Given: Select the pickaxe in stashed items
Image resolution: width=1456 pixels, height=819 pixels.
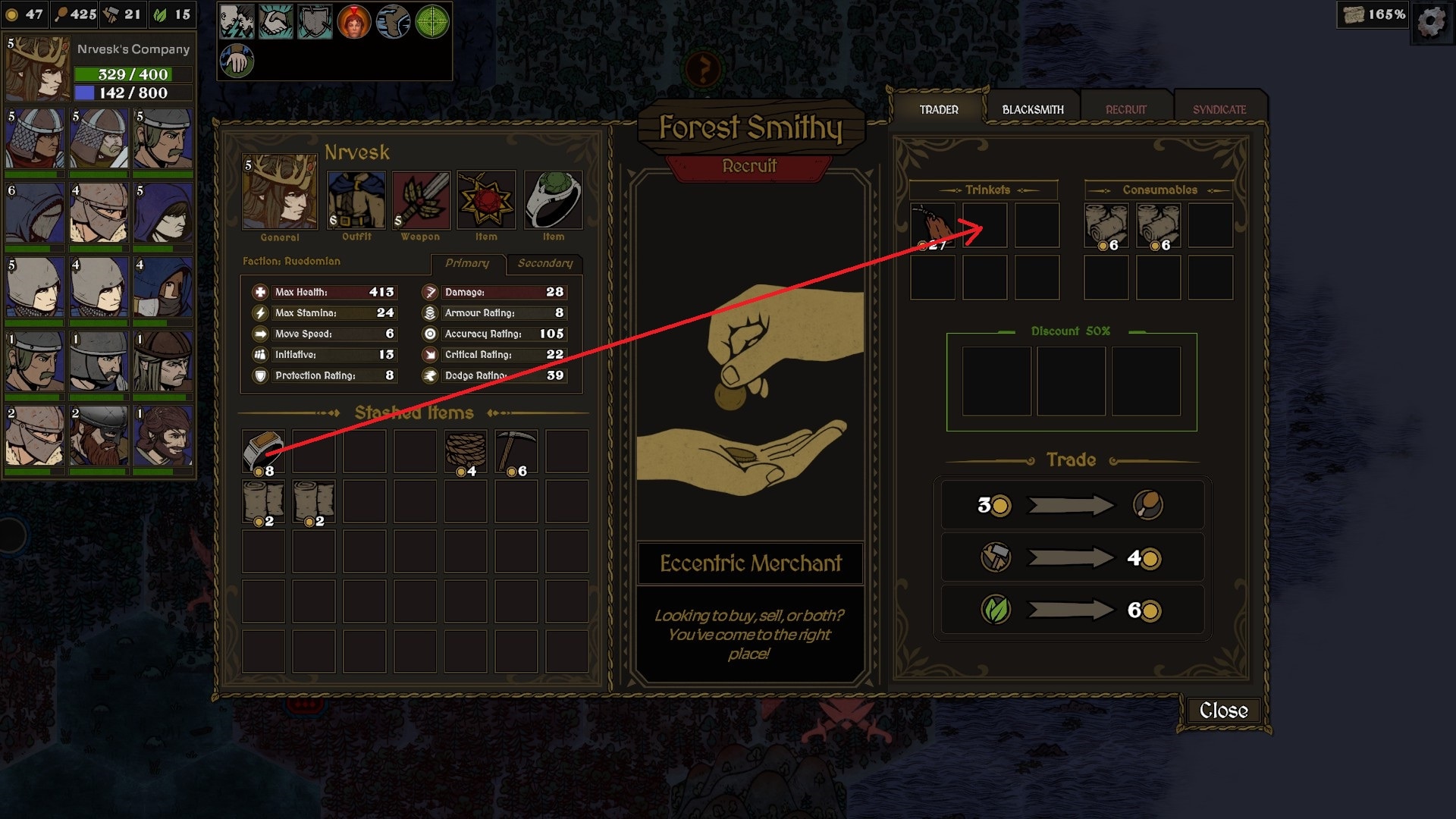Looking at the screenshot, I should pos(516,451).
